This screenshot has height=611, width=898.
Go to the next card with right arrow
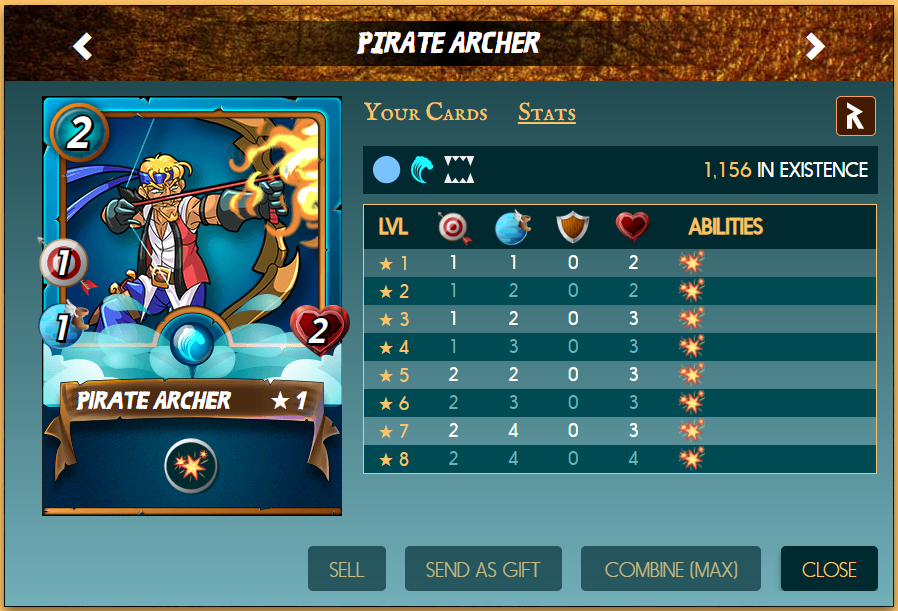pos(815,46)
